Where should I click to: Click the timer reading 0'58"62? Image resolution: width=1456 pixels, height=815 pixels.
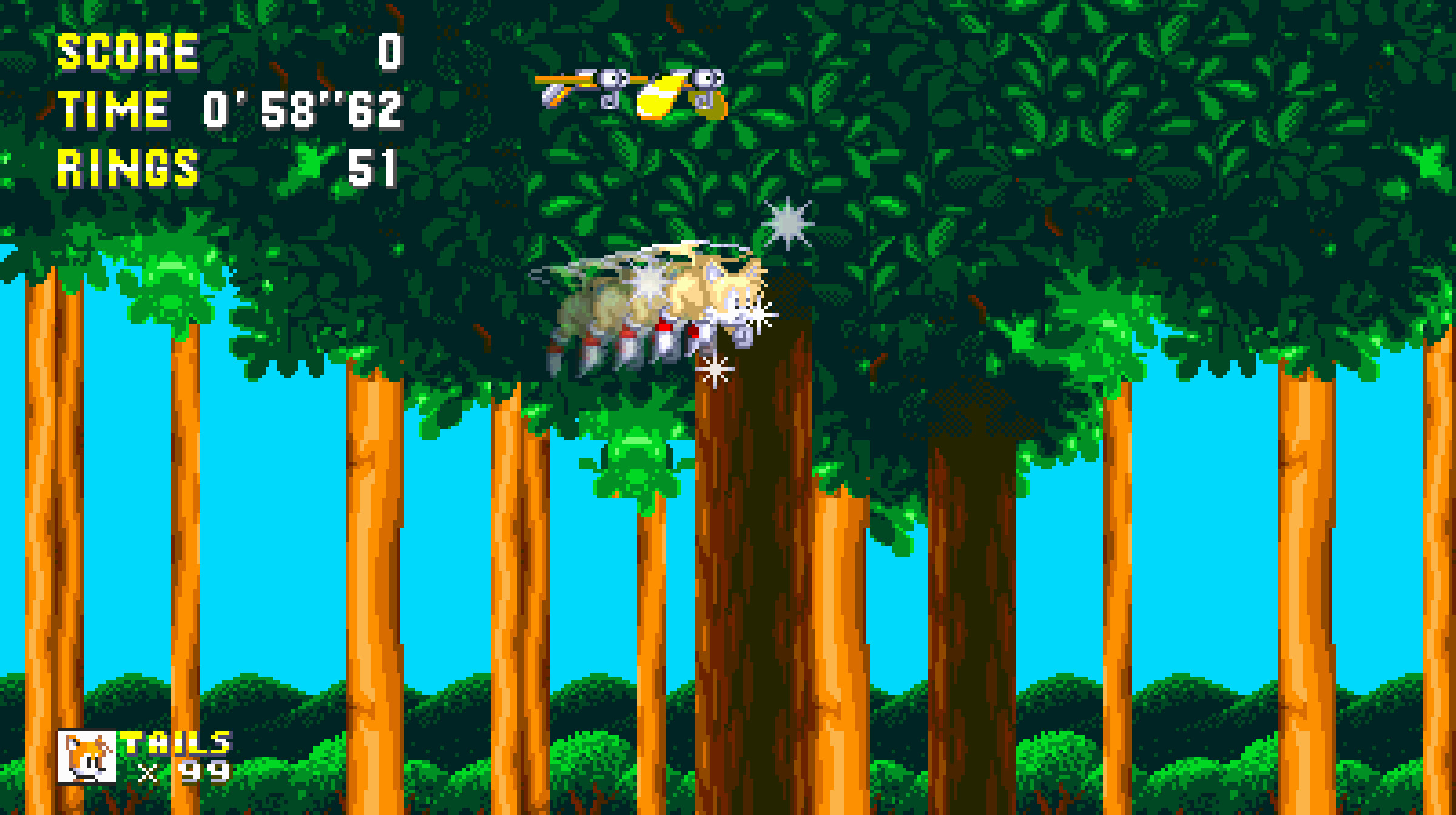click(297, 109)
